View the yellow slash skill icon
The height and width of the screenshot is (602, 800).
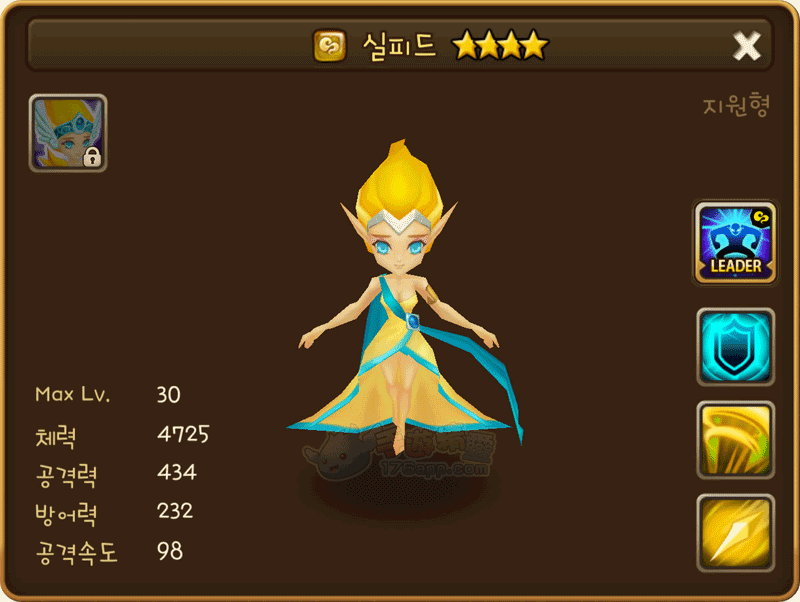pos(735,439)
